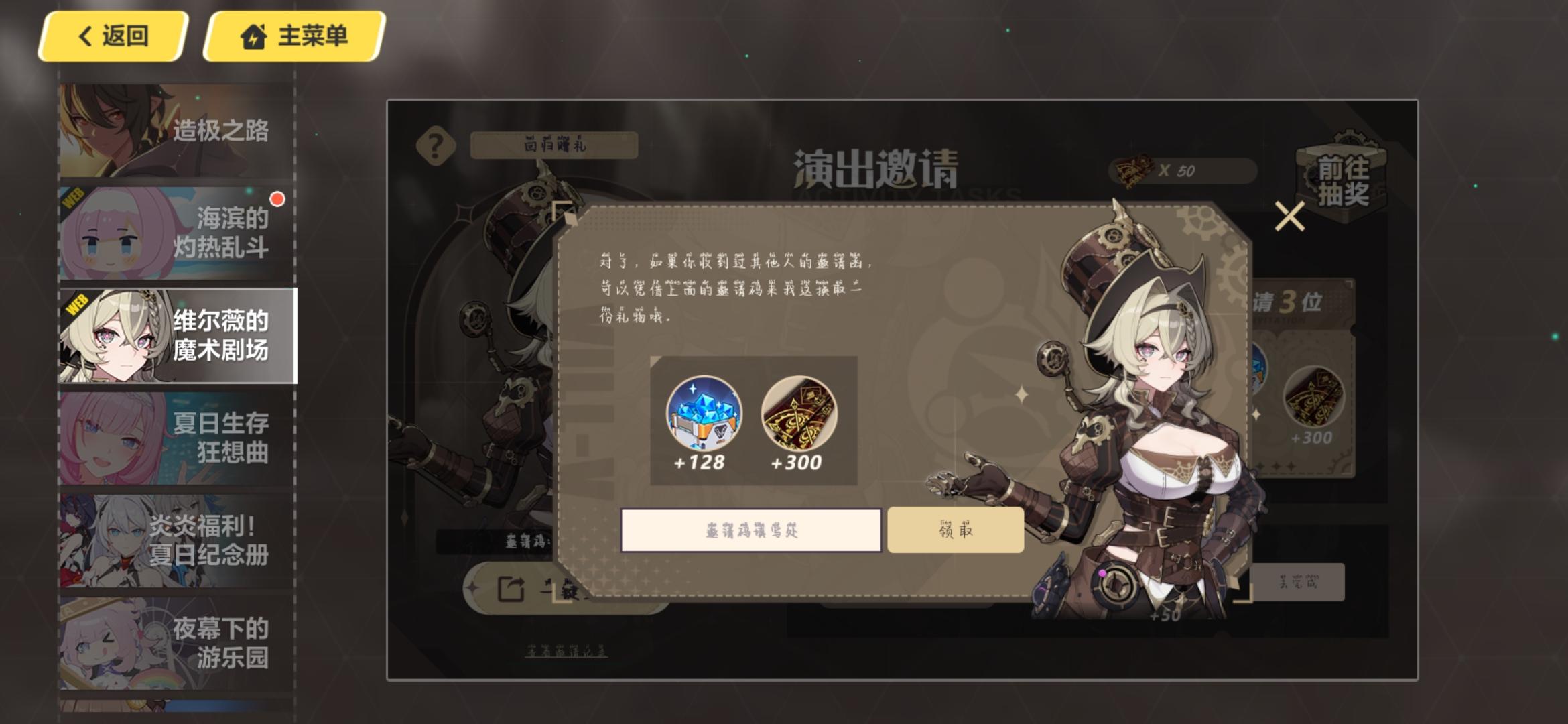Switch to the 回归赠礼 tab
The width and height of the screenshot is (1568, 724).
pos(555,144)
